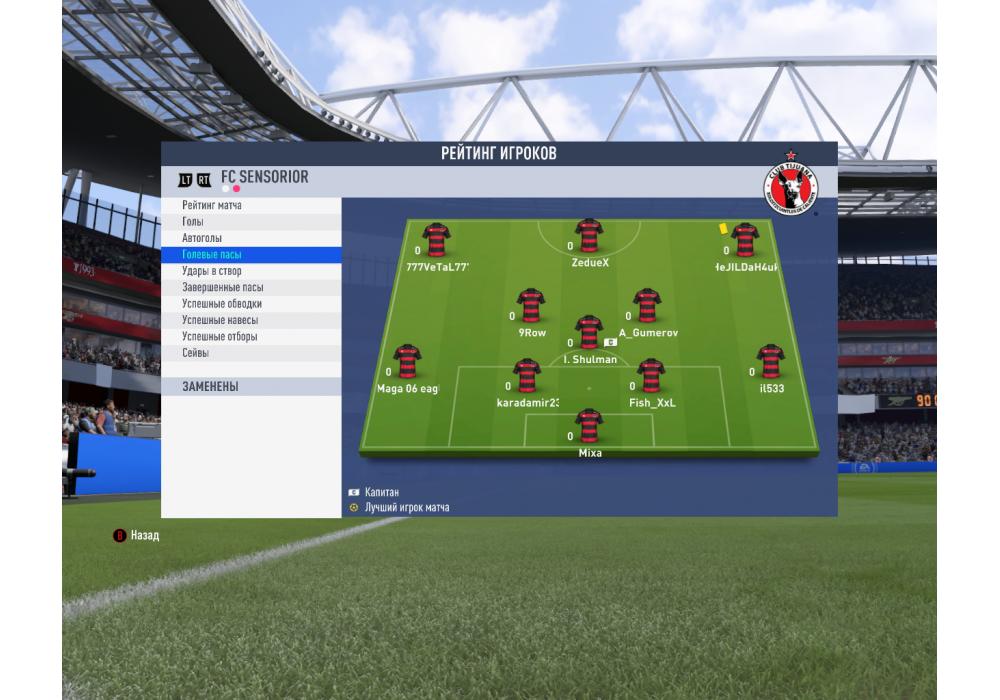Select midfielder 9Row on the pitch
1000x700 pixels.
tap(531, 306)
